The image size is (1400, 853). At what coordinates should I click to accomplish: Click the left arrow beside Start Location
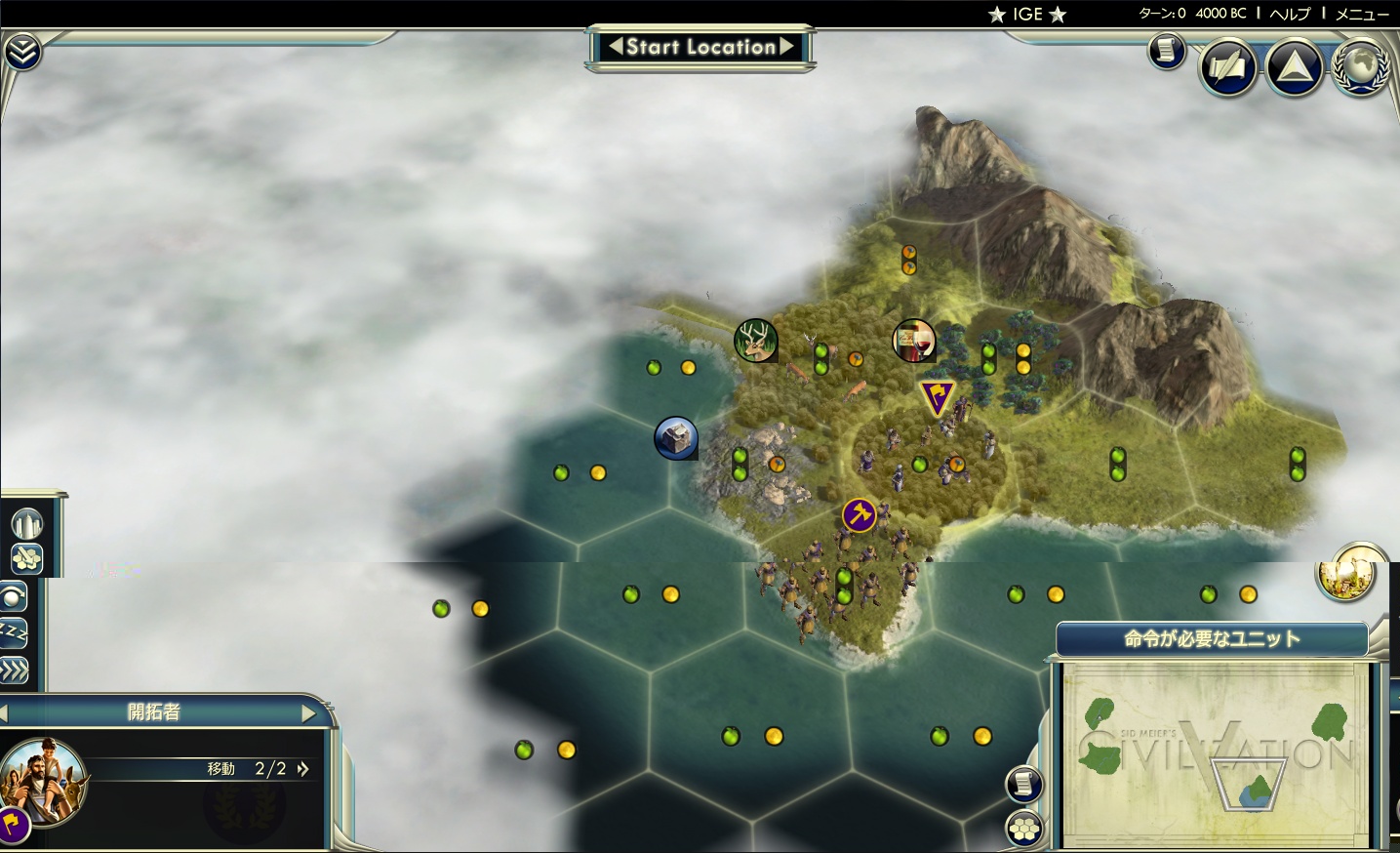pos(616,46)
